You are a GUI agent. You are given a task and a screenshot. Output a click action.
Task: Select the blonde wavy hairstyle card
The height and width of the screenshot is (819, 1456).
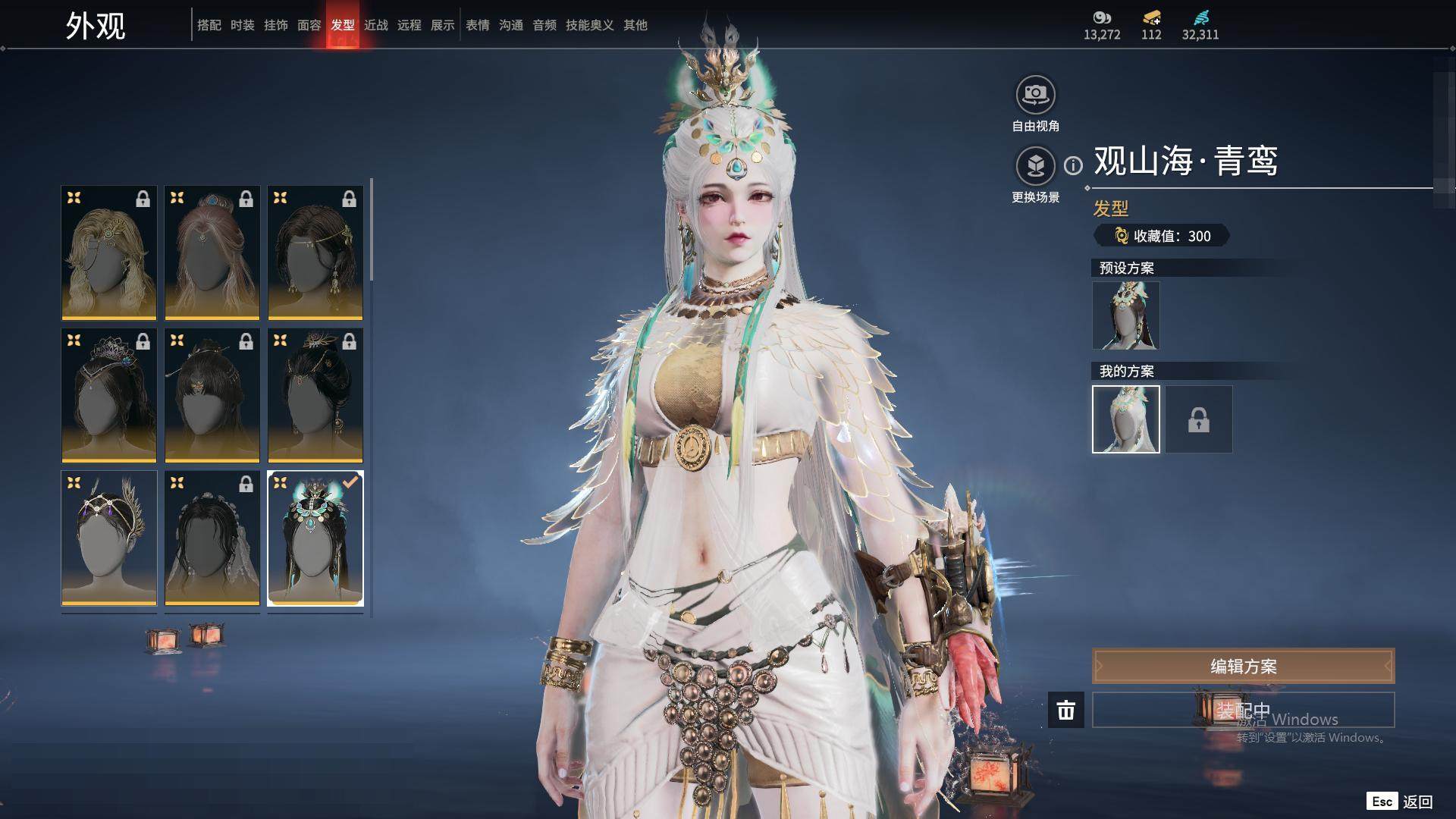pos(109,253)
